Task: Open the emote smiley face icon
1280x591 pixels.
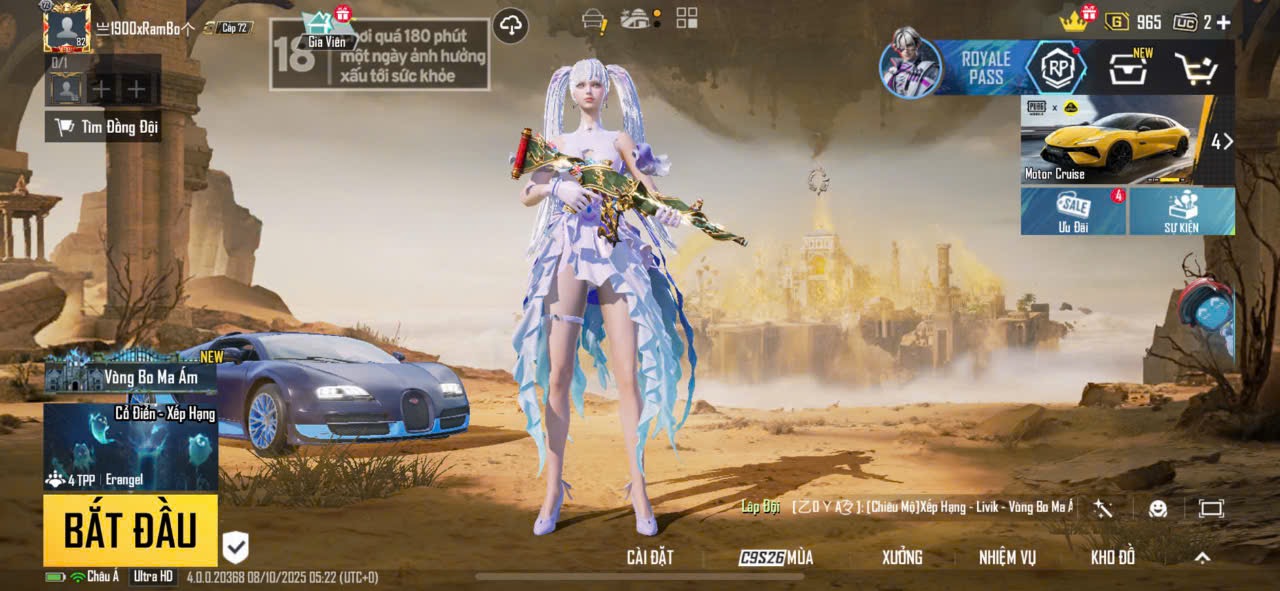Action: [x=1158, y=508]
